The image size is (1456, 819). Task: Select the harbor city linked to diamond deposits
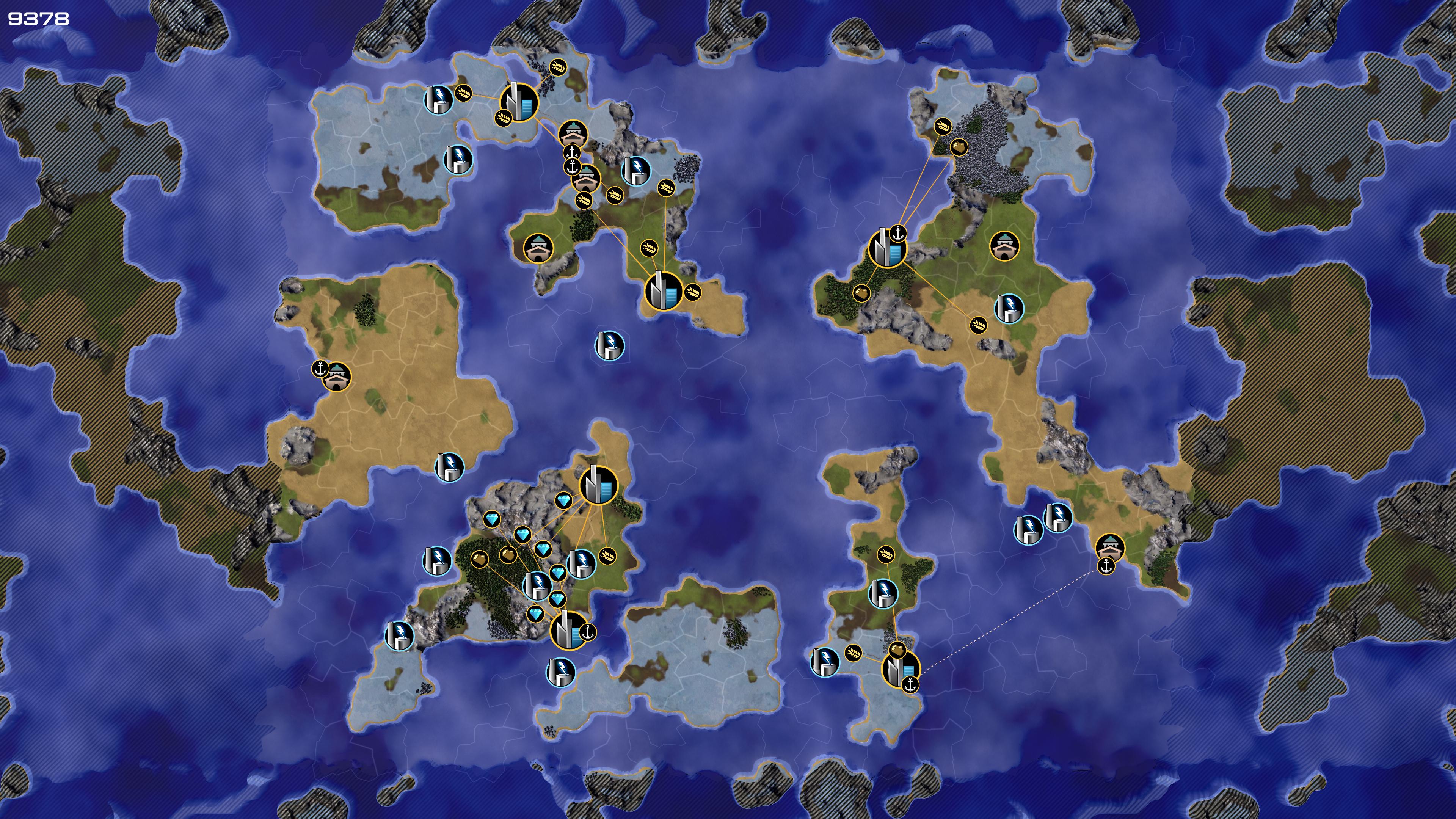pyautogui.click(x=569, y=631)
